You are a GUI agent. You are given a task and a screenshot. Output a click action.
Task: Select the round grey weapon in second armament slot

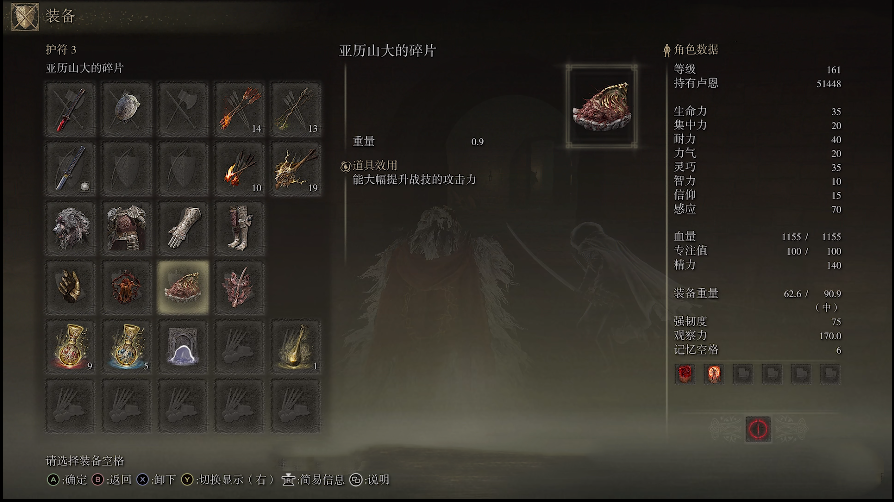click(127, 109)
